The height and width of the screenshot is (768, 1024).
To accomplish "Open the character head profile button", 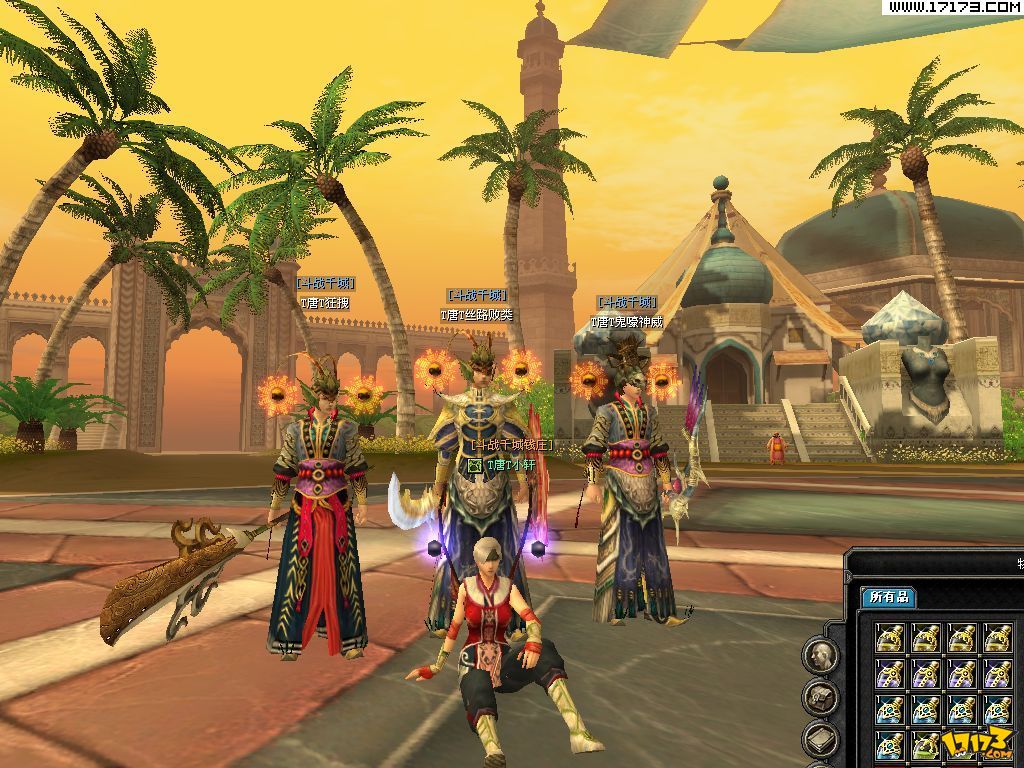I will click(820, 656).
